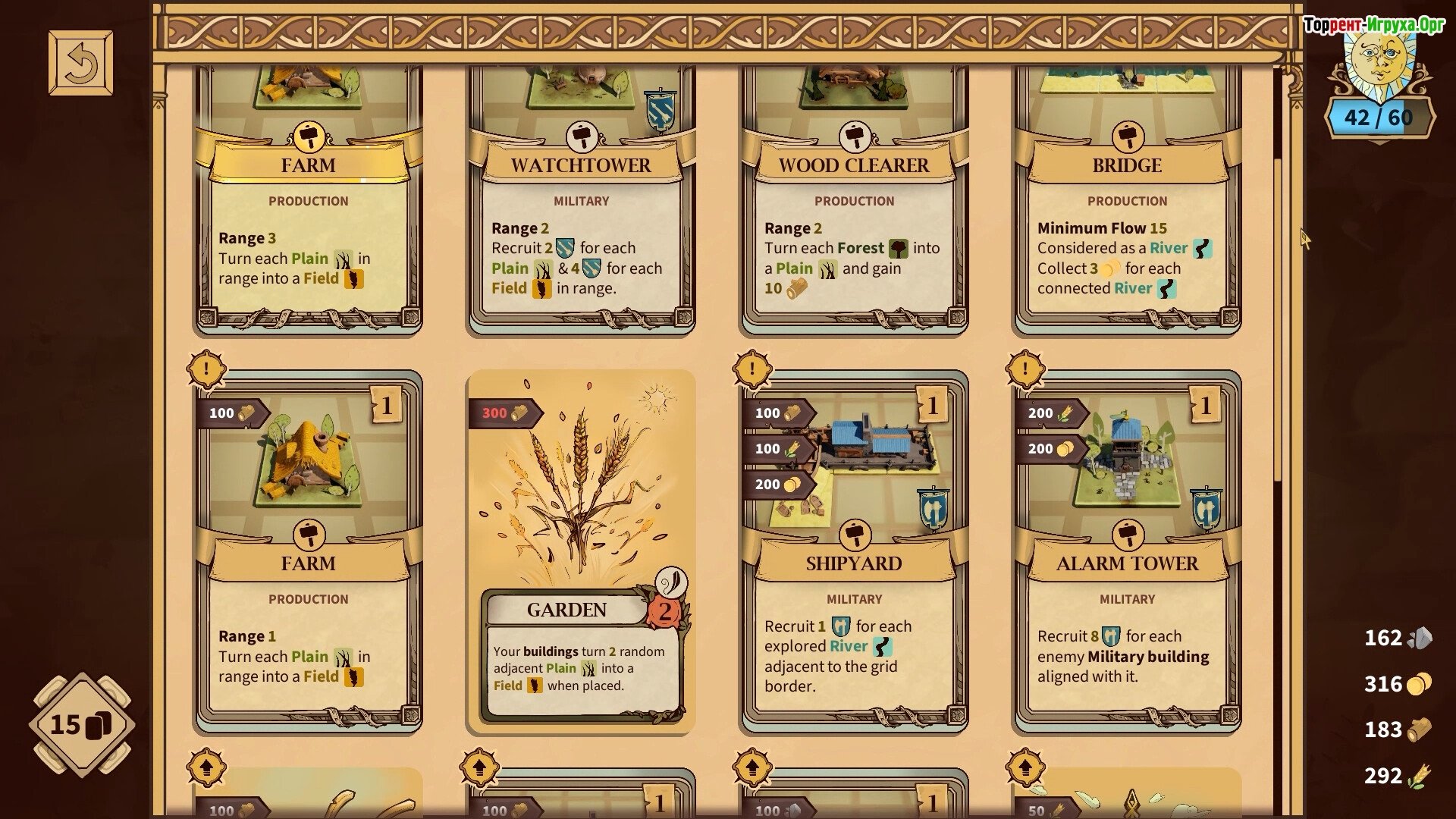
Task: Click the back arrow button
Action: coord(80,63)
